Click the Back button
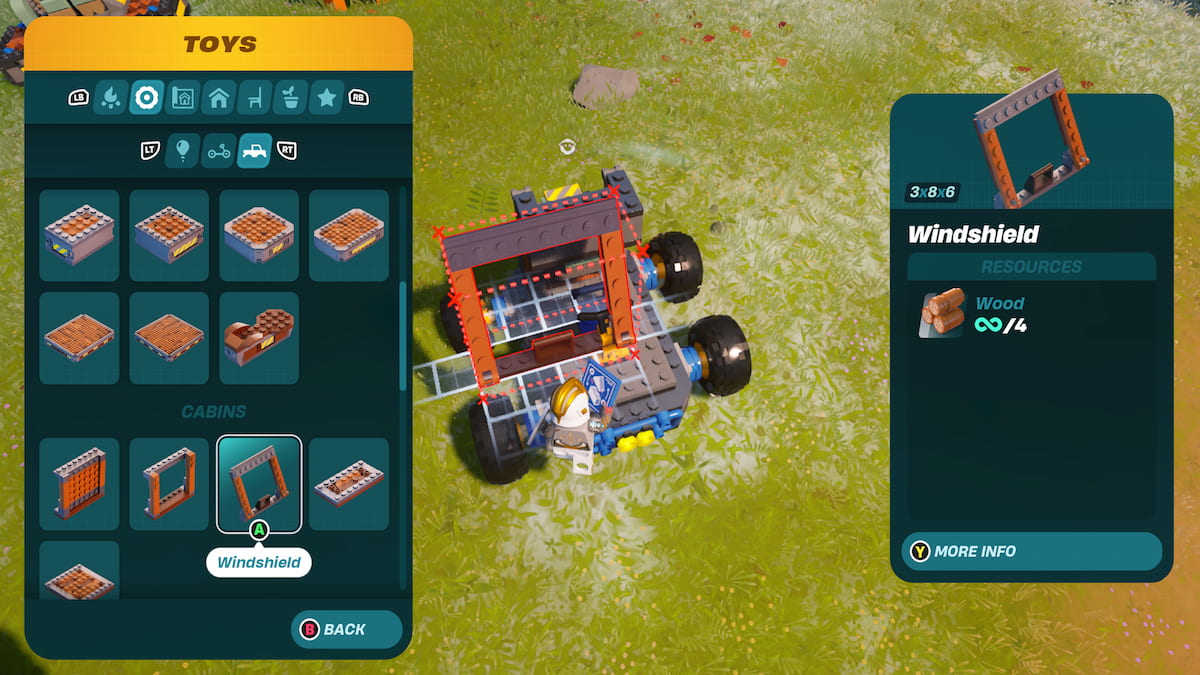The width and height of the screenshot is (1200, 675). point(346,629)
